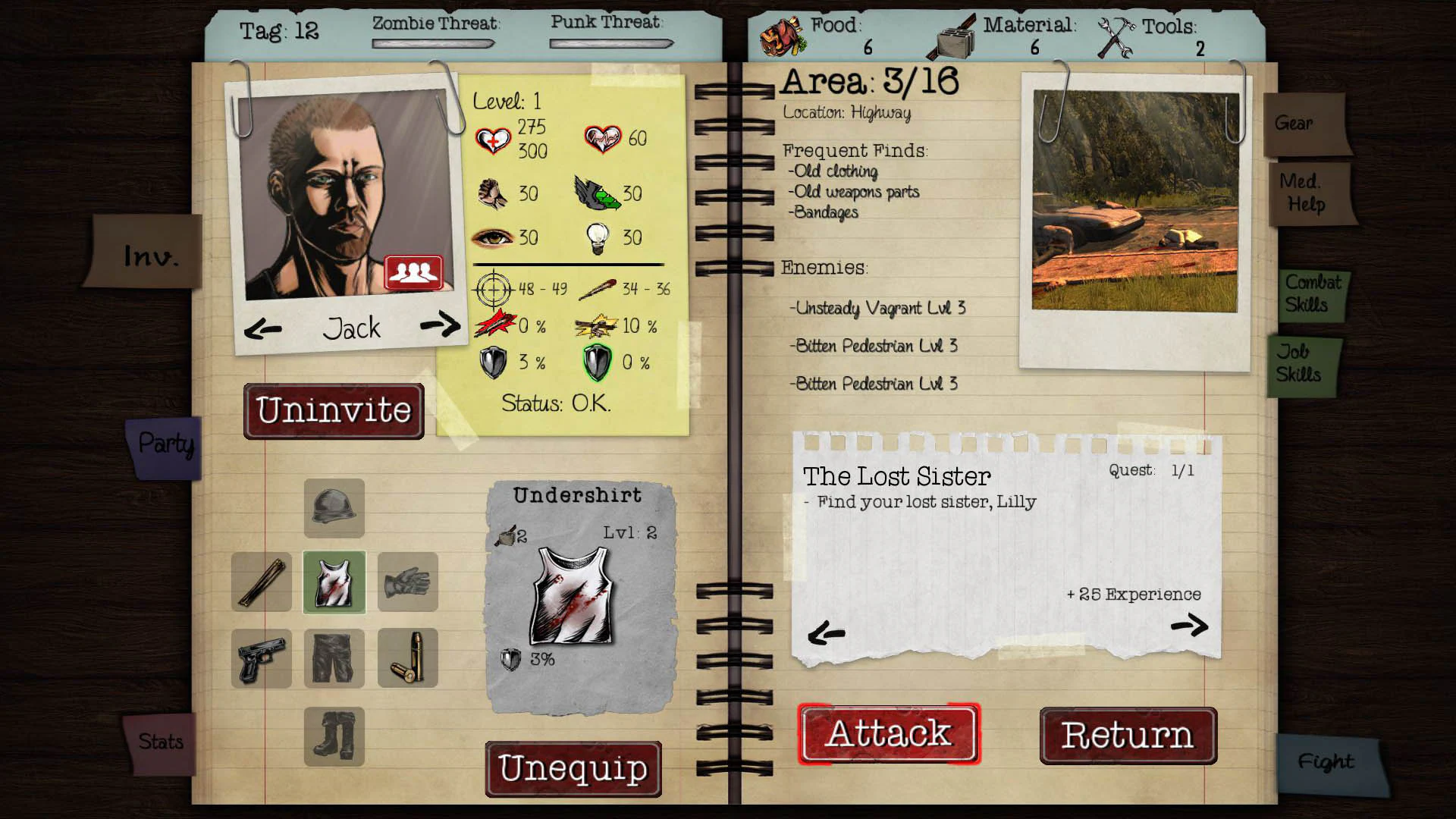
Task: Open the party members icon on Jack's portrait
Action: pos(413,271)
